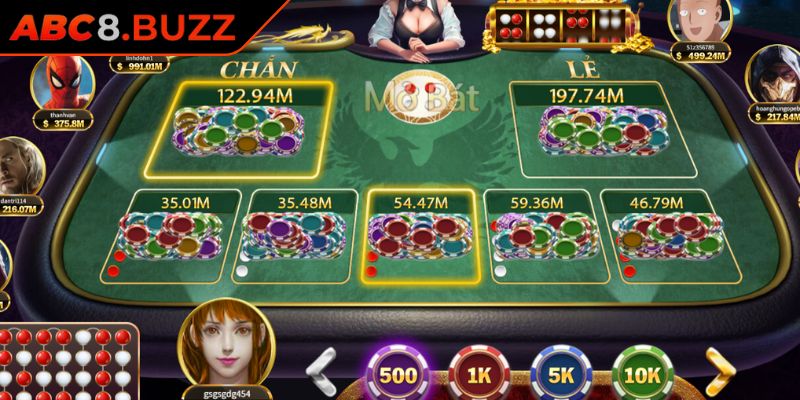Show more chip values with right arrow
This screenshot has height=400, width=800.
[x=719, y=370]
